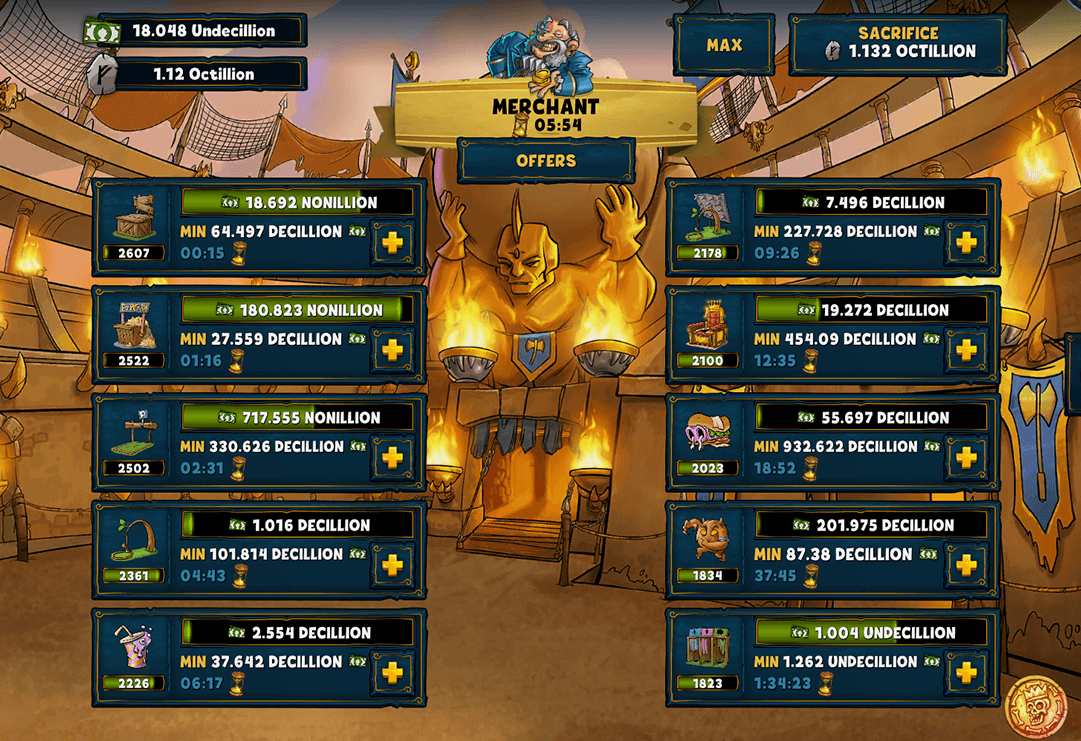Buy upgrade for the 18.692 Nonillion business

click(x=392, y=244)
